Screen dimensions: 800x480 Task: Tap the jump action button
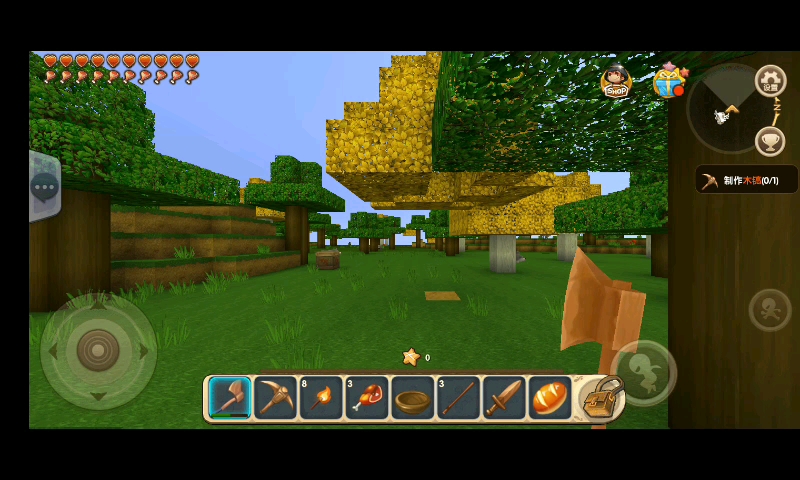coord(644,372)
